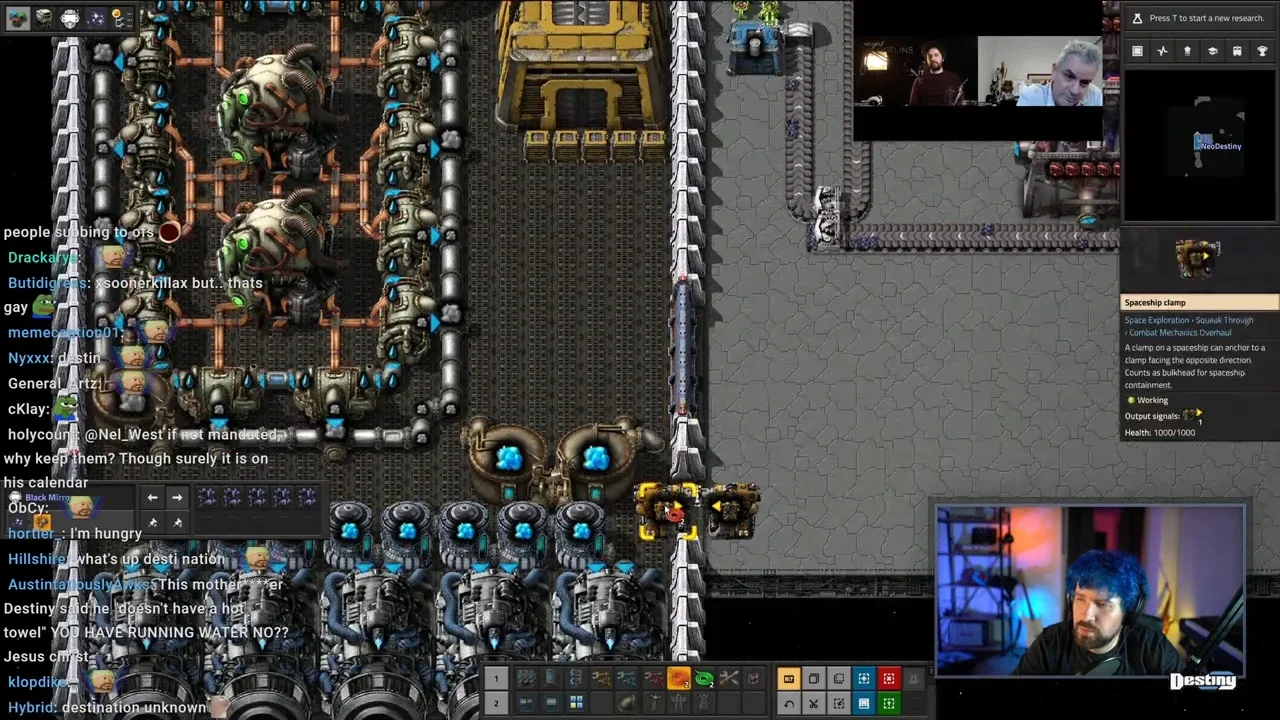Image resolution: width=1280 pixels, height=720 pixels.
Task: Click the undo arrow shortcut
Action: coord(789,703)
